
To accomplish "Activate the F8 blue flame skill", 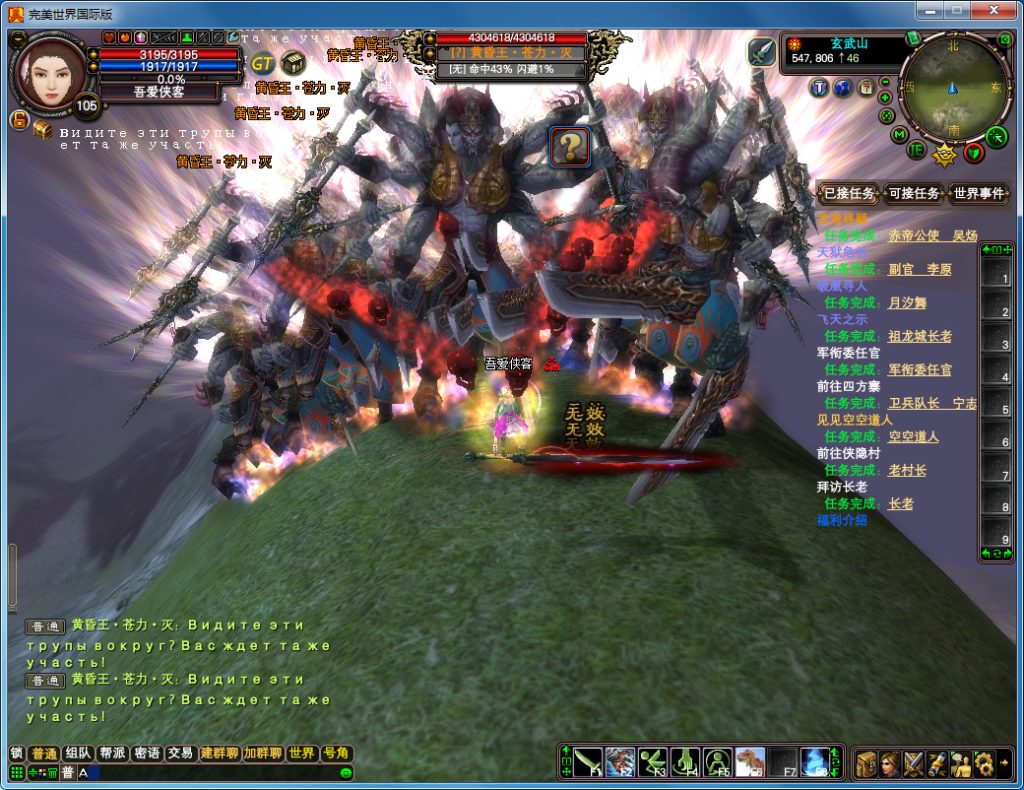I will [x=815, y=762].
